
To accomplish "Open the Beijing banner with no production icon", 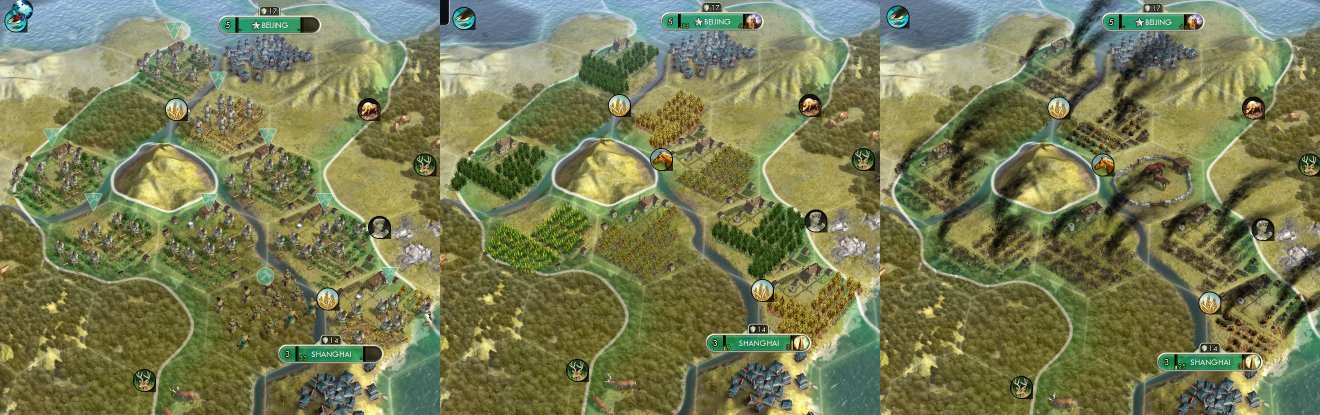I will coord(269,24).
